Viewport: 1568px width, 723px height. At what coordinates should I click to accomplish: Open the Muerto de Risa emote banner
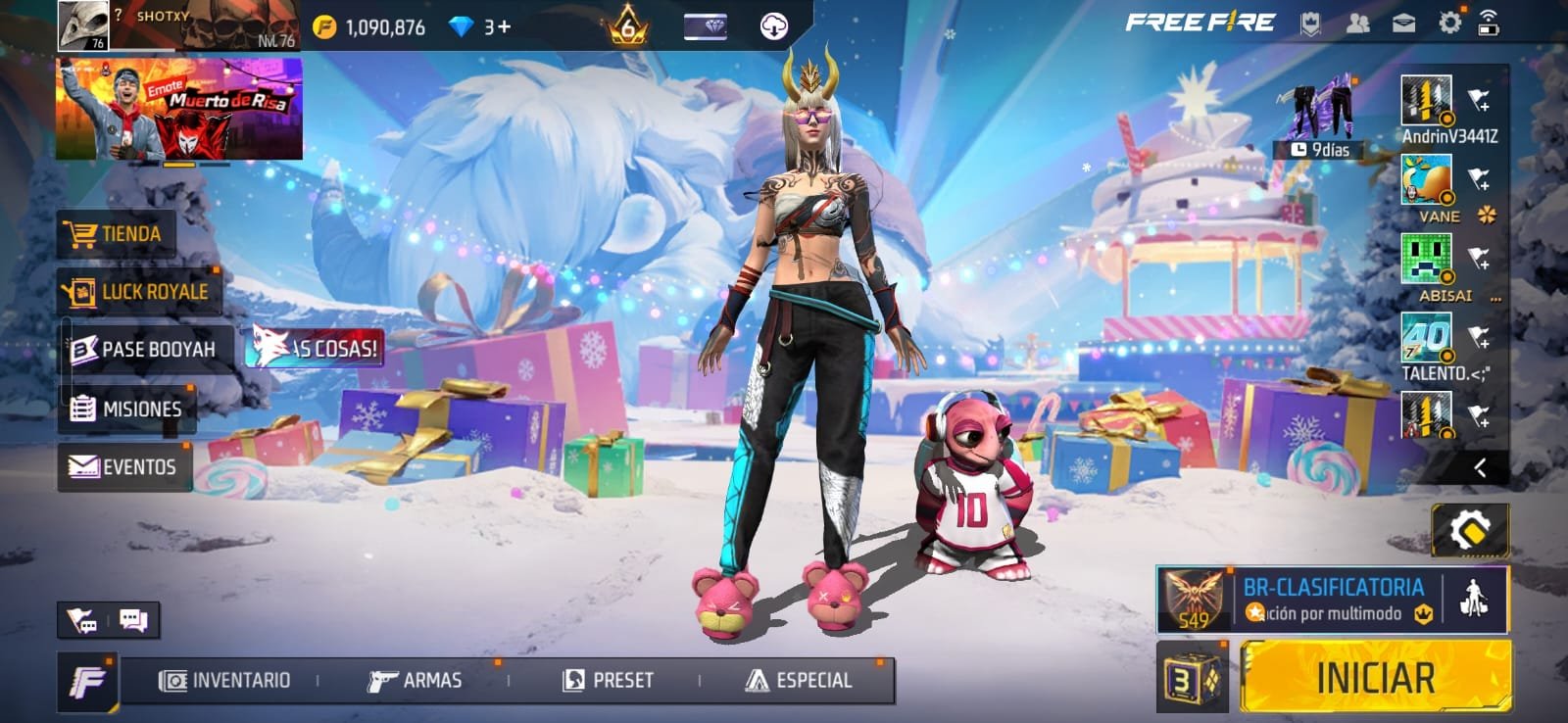click(178, 108)
